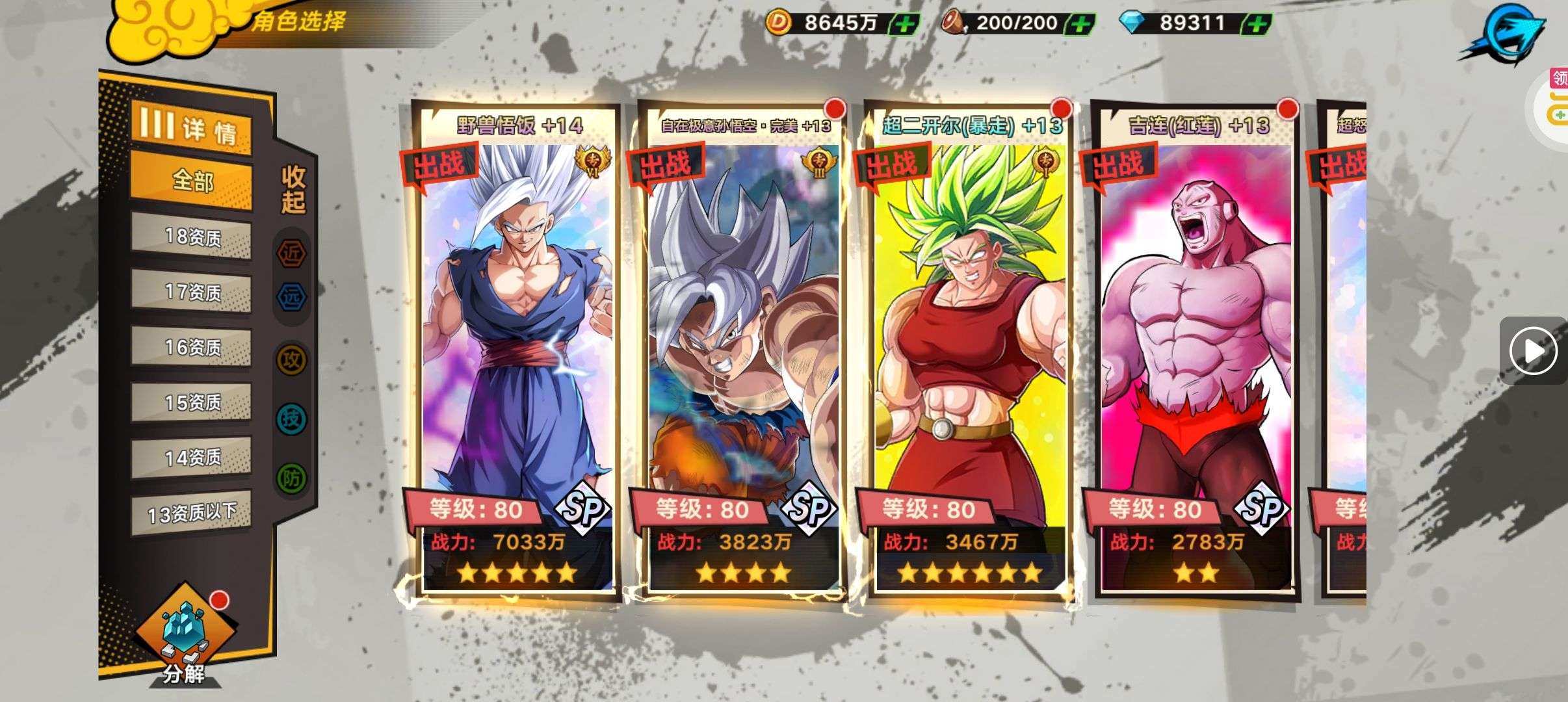Toggle the 技 skill role filter
The width and height of the screenshot is (1568, 702).
pyautogui.click(x=292, y=419)
